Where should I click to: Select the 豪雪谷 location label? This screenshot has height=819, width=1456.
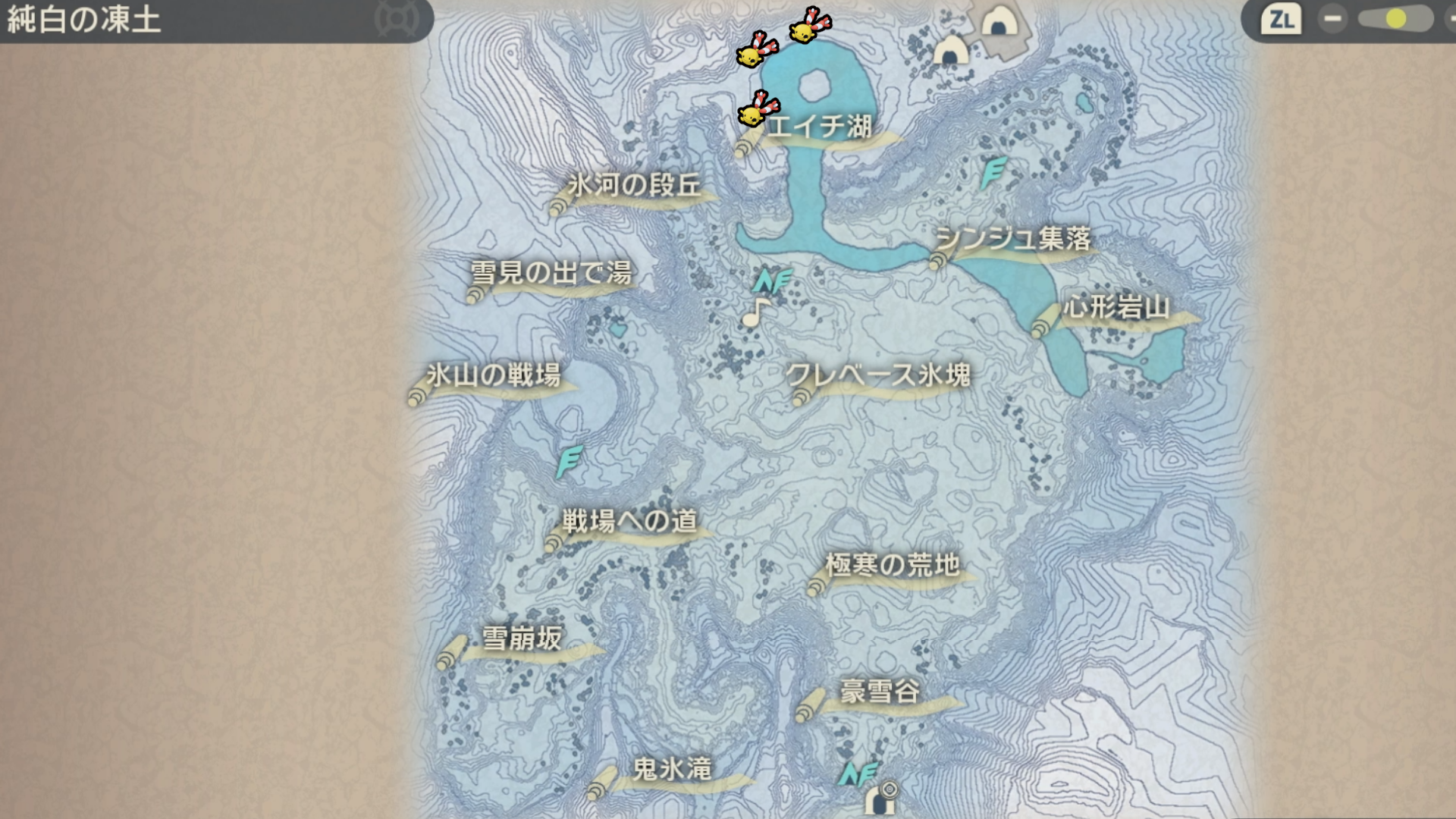pyautogui.click(x=880, y=692)
